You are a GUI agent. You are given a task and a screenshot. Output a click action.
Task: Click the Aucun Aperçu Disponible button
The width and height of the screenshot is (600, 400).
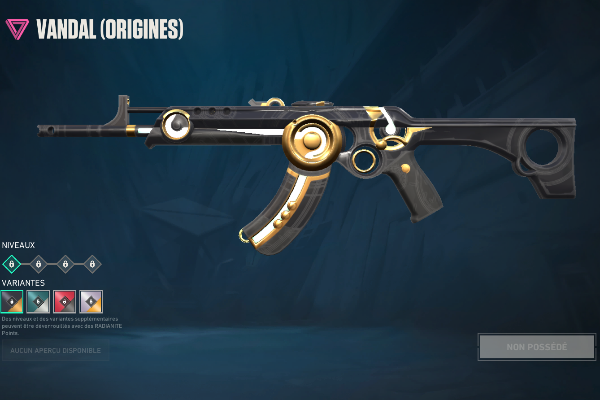click(56, 351)
